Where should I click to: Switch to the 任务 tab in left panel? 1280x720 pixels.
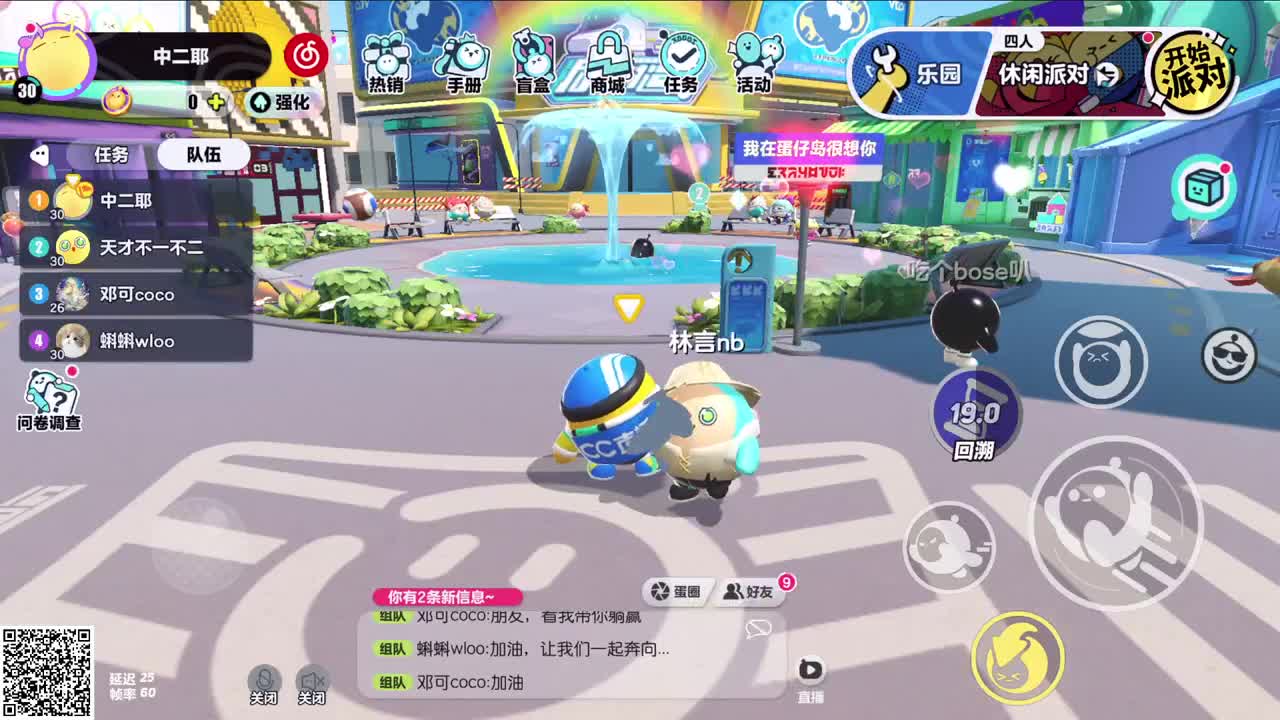(110, 154)
